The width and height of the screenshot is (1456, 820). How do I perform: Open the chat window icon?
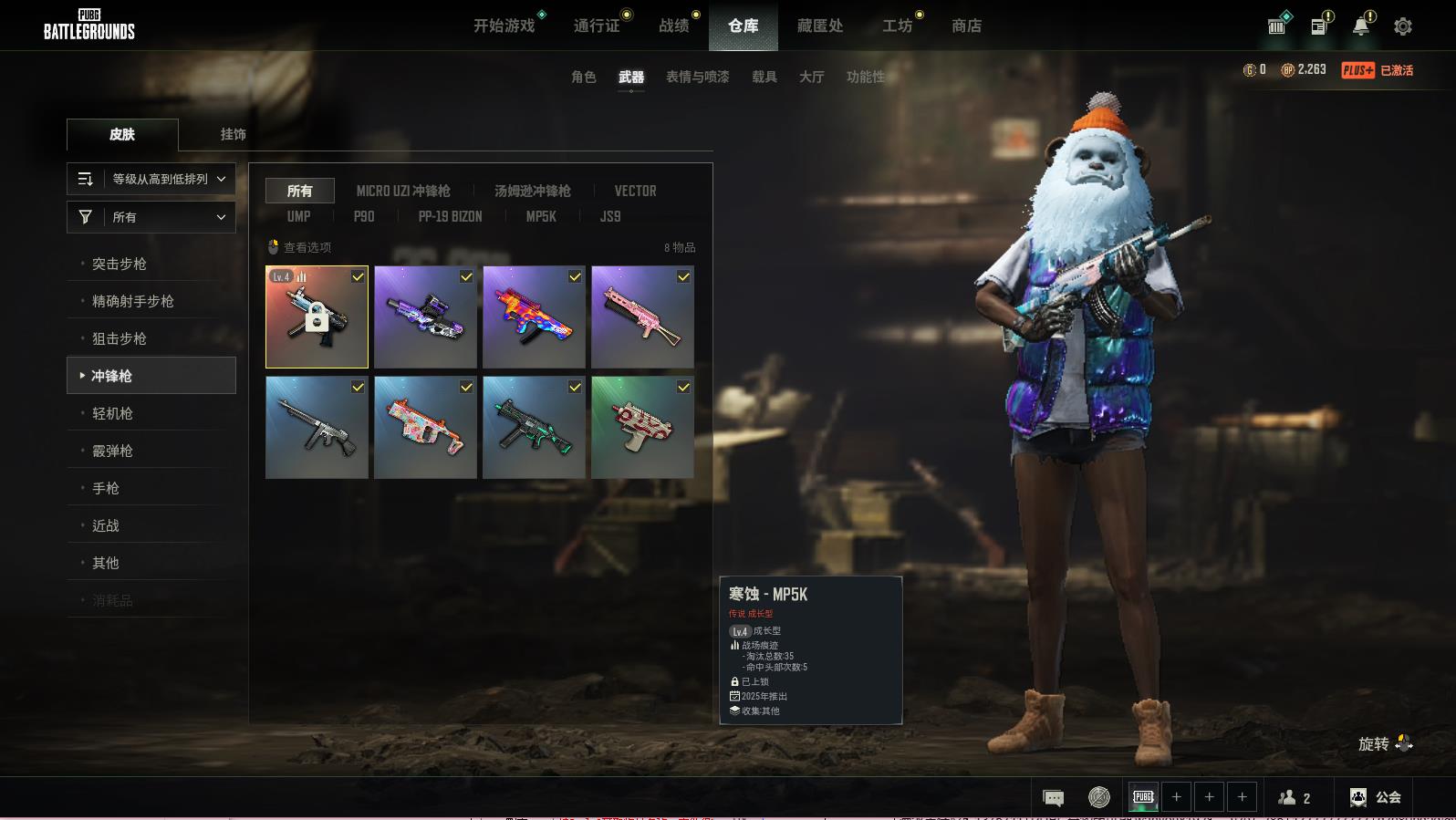1053,798
